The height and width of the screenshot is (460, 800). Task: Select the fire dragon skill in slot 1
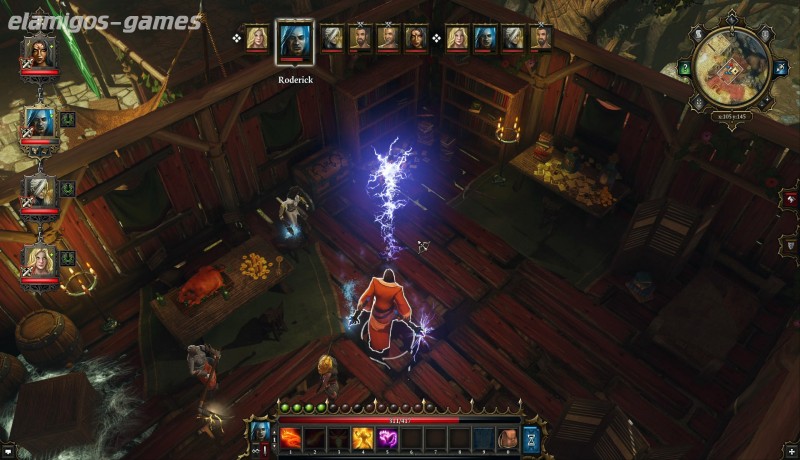tap(289, 437)
